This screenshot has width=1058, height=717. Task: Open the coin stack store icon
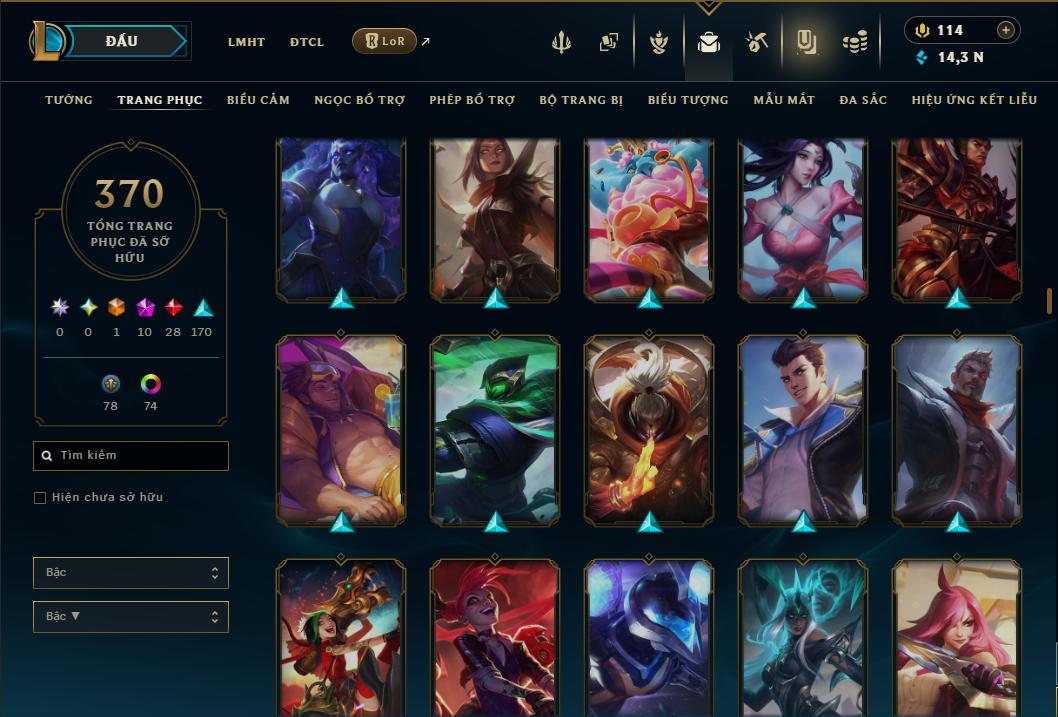click(854, 42)
